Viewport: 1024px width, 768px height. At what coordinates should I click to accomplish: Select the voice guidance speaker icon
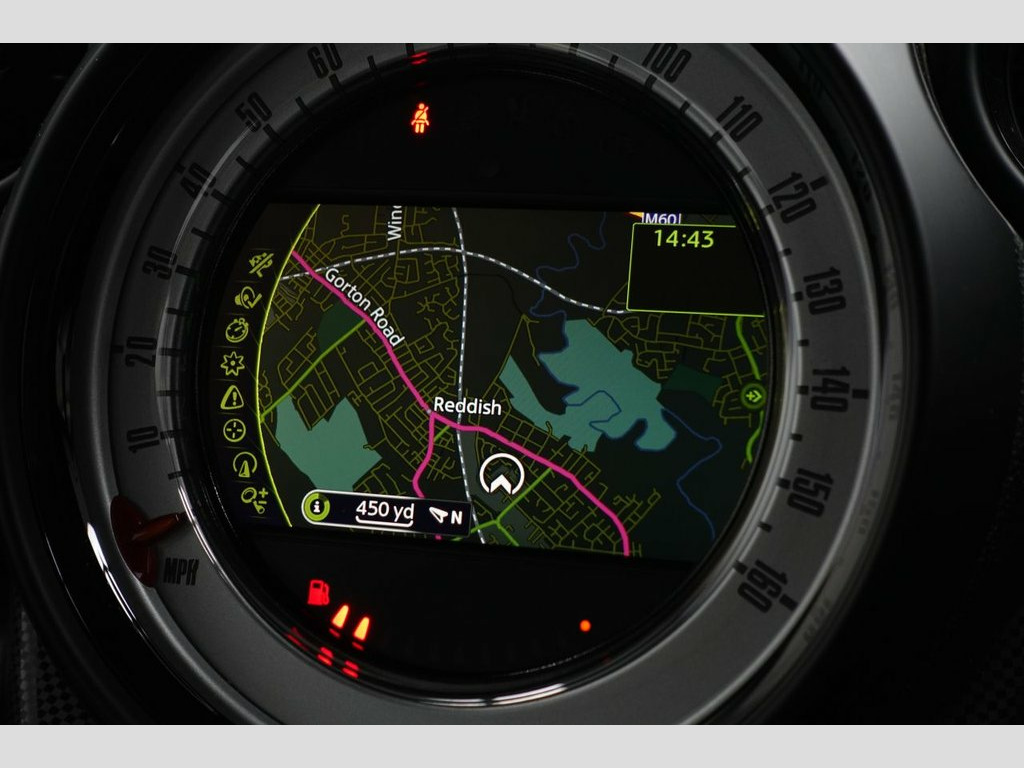click(245, 297)
